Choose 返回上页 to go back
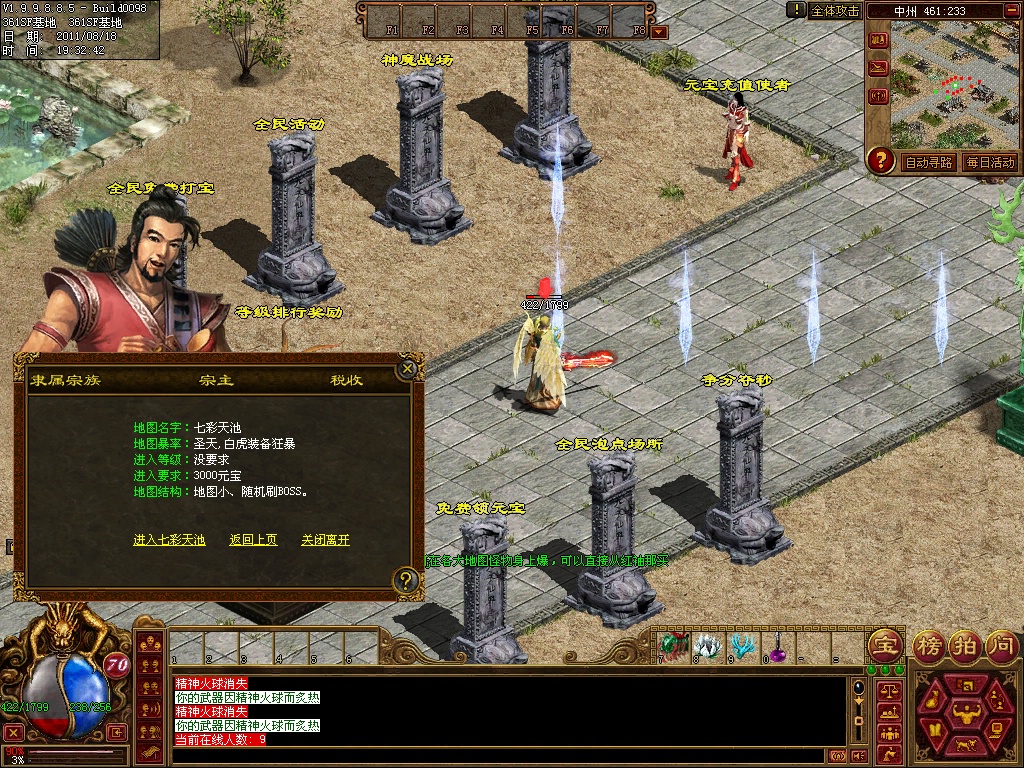This screenshot has height=768, width=1024. pyautogui.click(x=253, y=540)
